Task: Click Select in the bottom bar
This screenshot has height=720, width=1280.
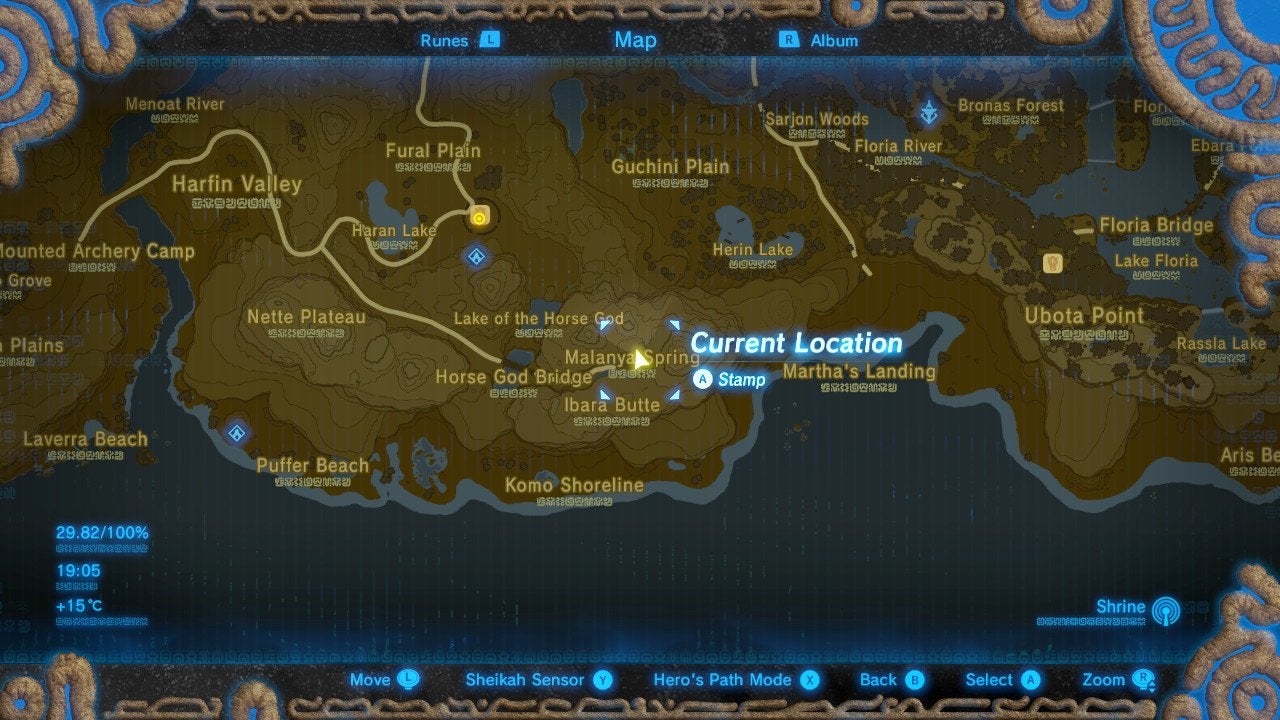Action: tap(1000, 679)
